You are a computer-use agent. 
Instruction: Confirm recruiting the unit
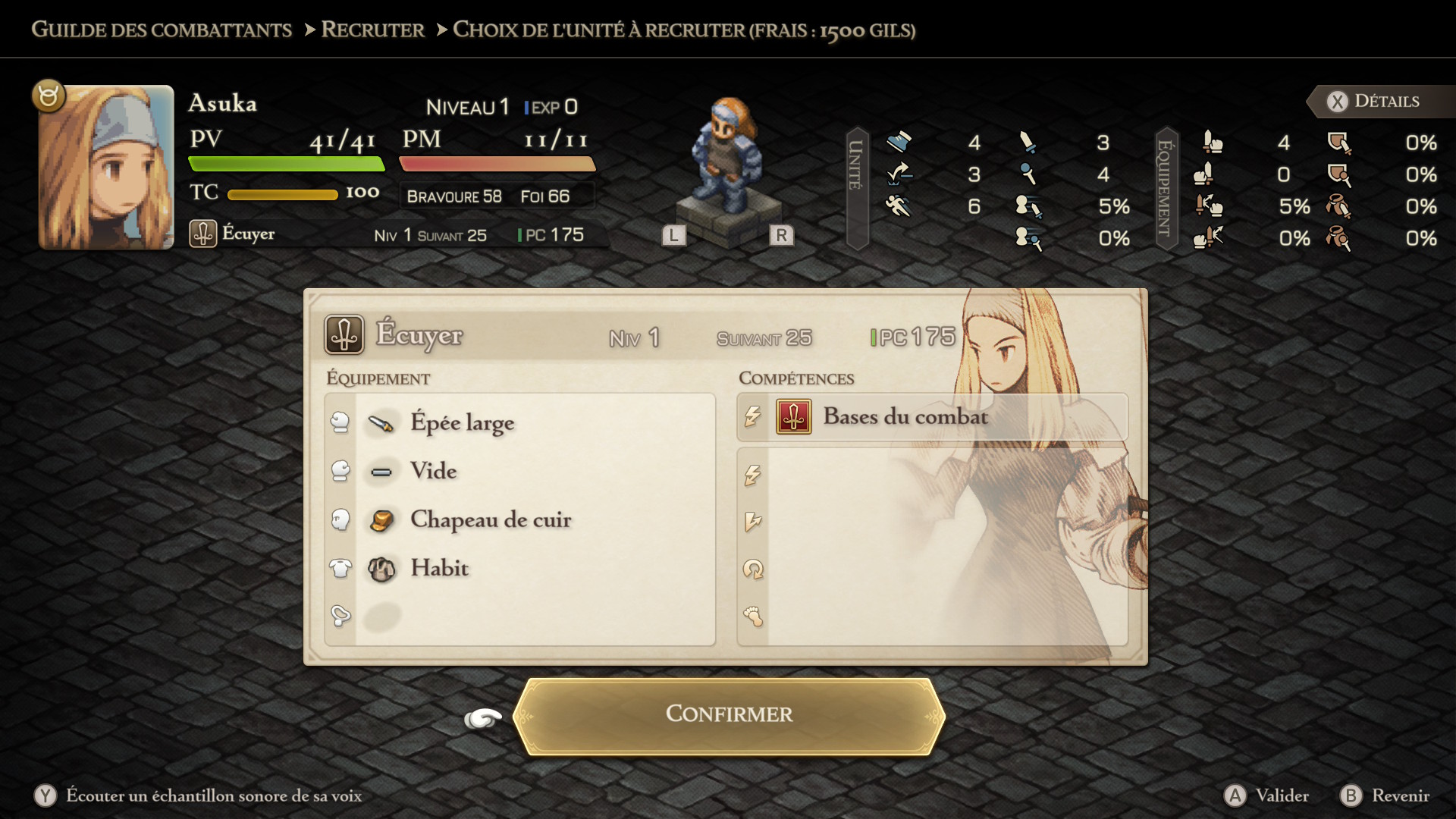[x=729, y=714]
